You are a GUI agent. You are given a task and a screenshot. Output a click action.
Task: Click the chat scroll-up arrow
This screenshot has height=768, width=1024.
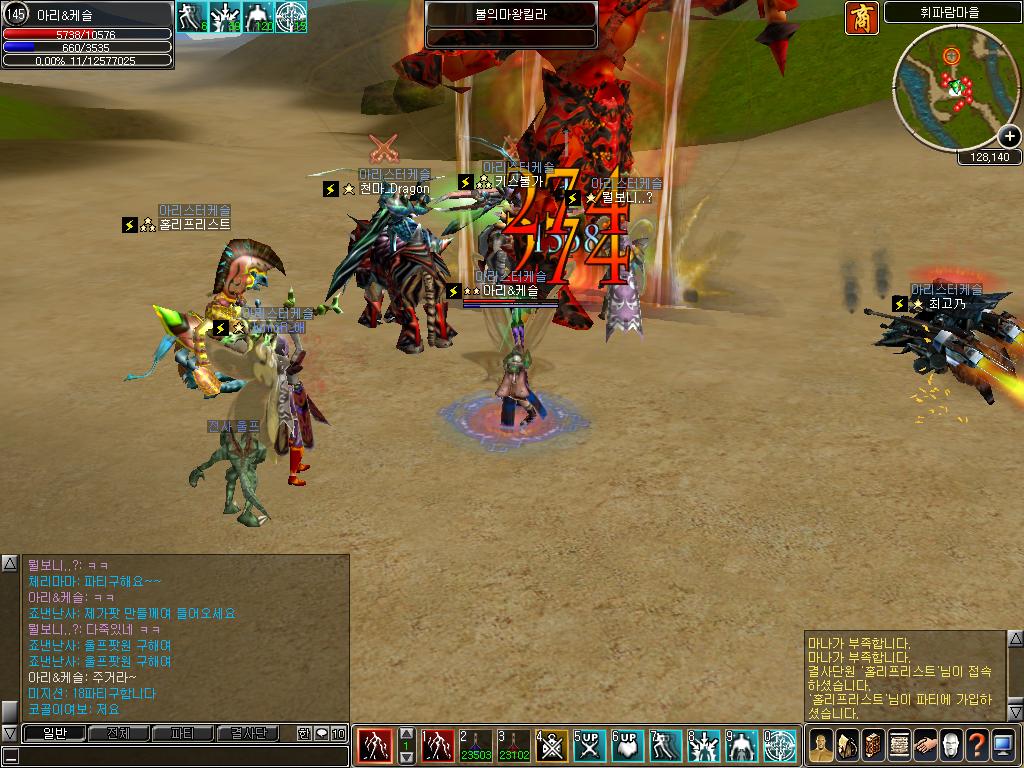(9, 564)
